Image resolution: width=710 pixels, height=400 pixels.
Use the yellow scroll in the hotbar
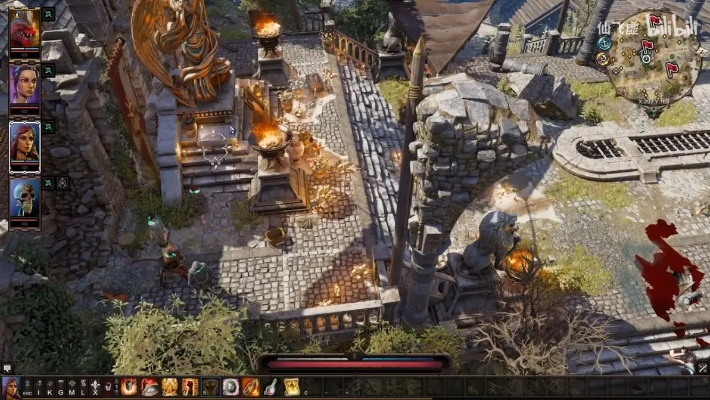[x=291, y=387]
